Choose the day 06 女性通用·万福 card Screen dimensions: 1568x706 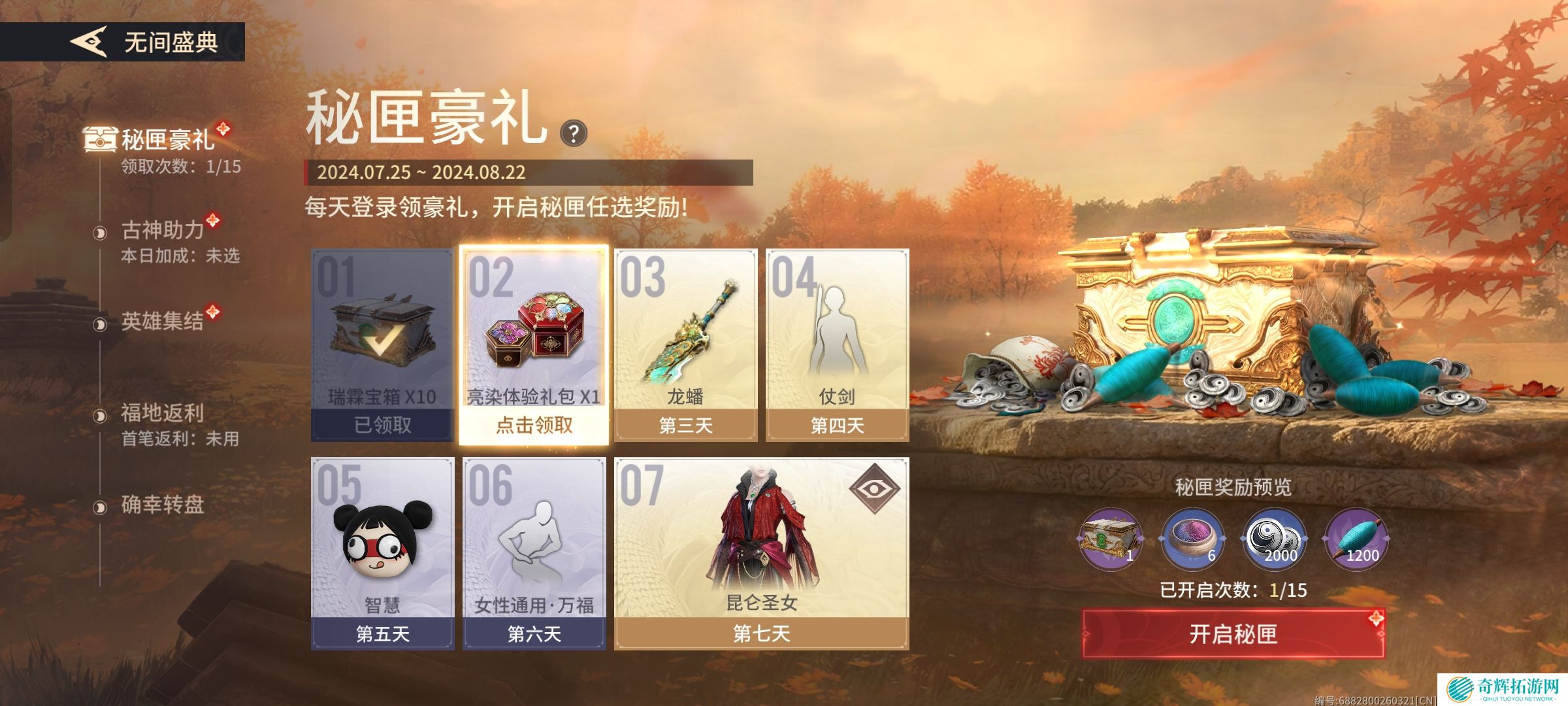[534, 553]
